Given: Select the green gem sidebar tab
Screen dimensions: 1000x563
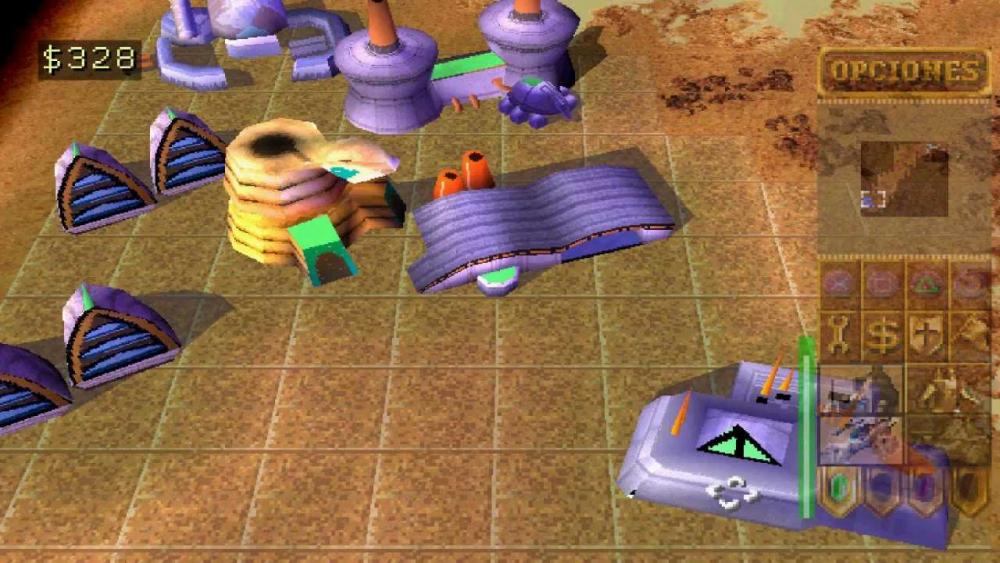Looking at the screenshot, I should [x=840, y=490].
